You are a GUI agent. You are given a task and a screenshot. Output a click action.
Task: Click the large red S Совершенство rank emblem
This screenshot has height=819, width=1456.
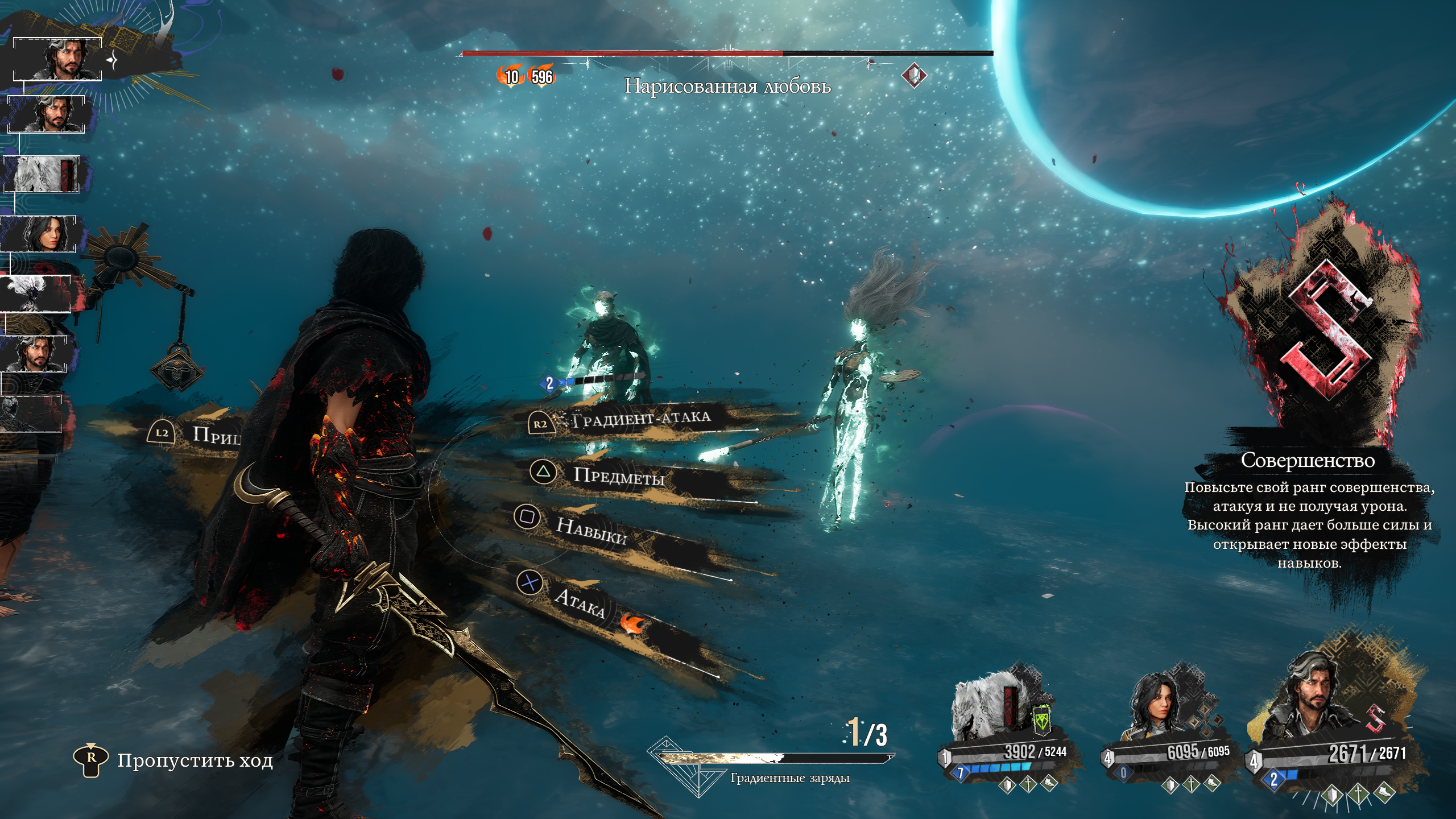[x=1326, y=330]
